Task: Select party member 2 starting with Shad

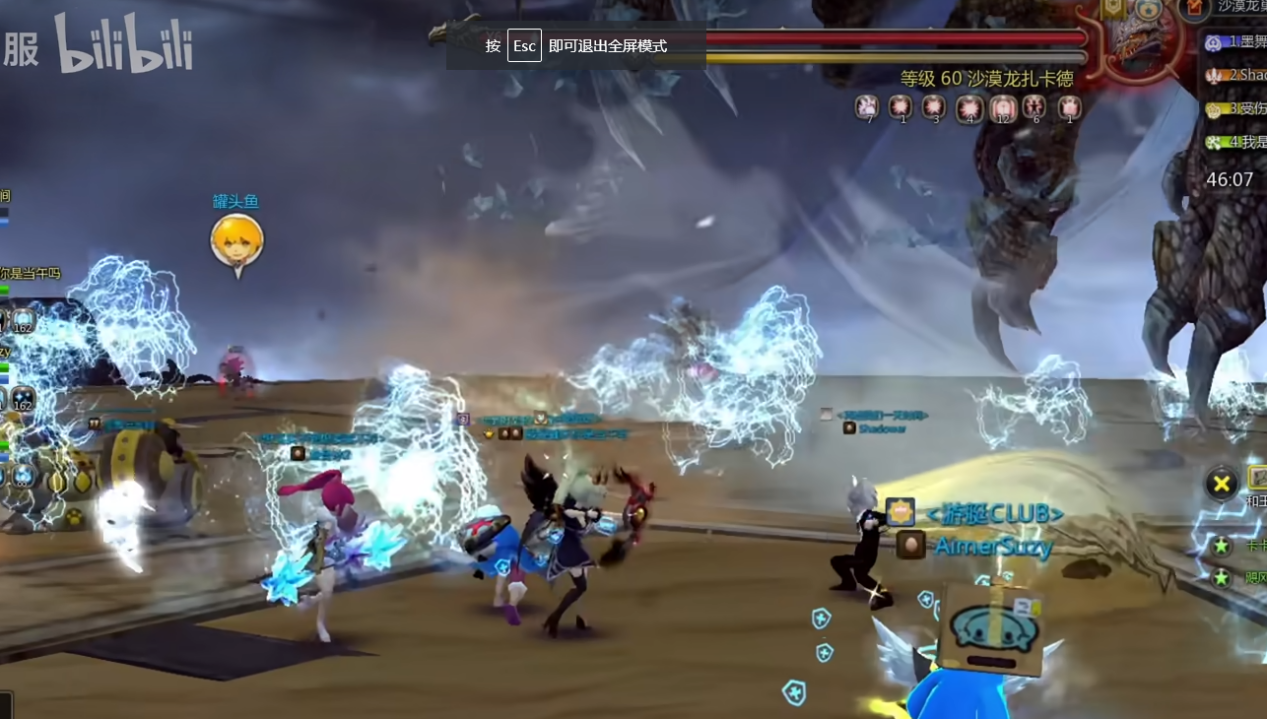Action: coord(1236,75)
